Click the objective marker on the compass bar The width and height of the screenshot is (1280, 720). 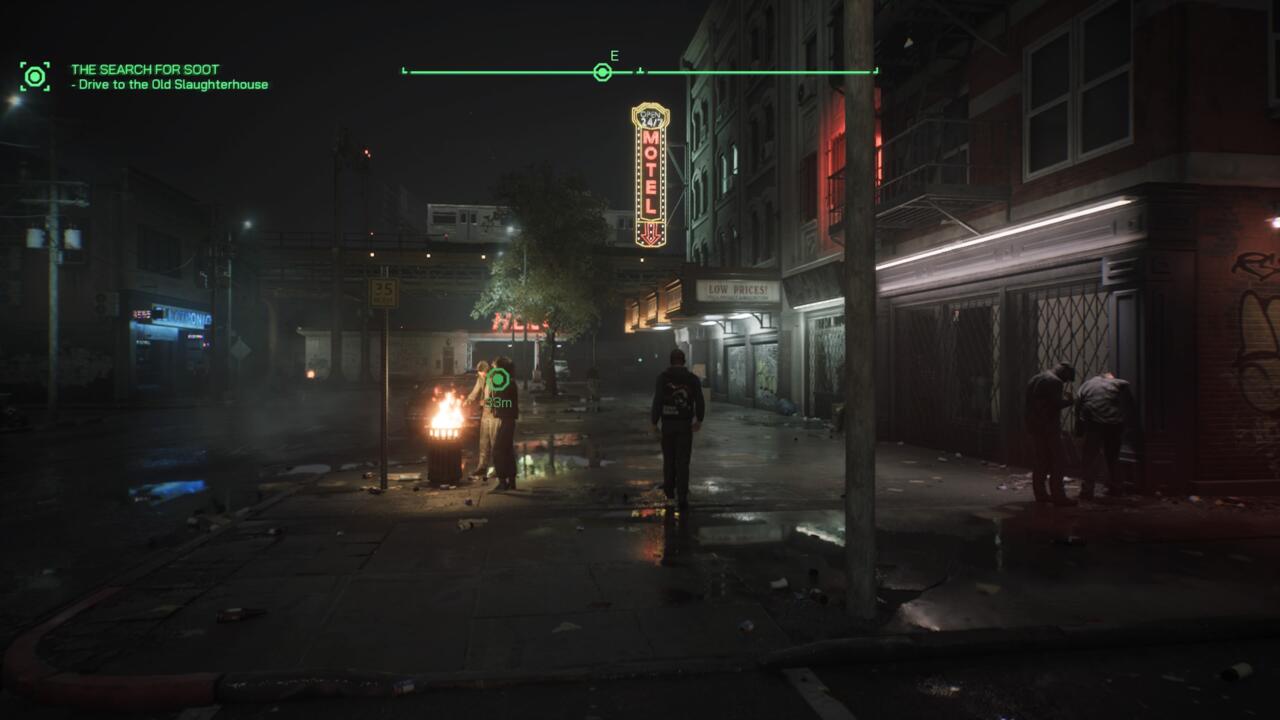602,72
